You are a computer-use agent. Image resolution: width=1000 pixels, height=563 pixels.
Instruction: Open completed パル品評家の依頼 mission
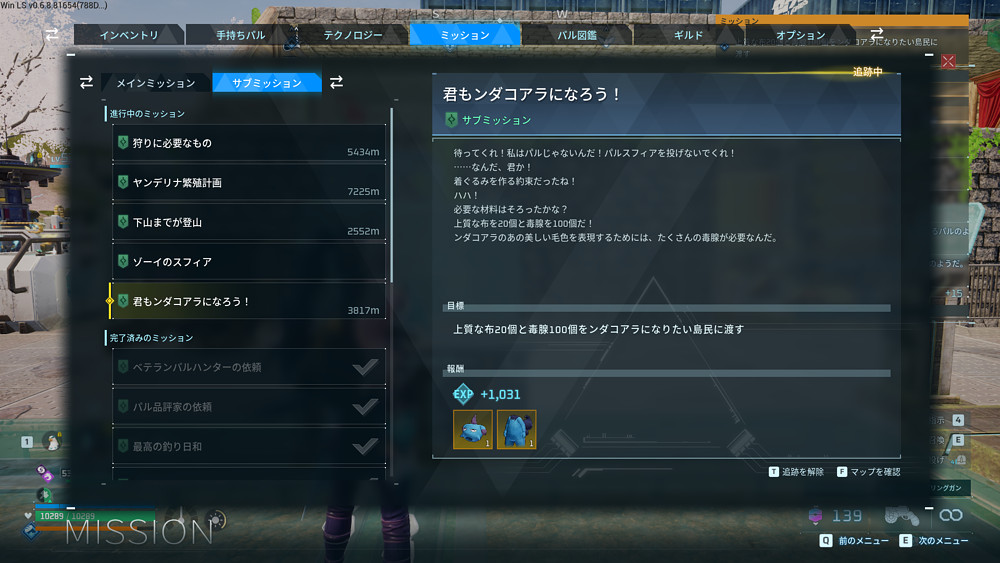(248, 407)
